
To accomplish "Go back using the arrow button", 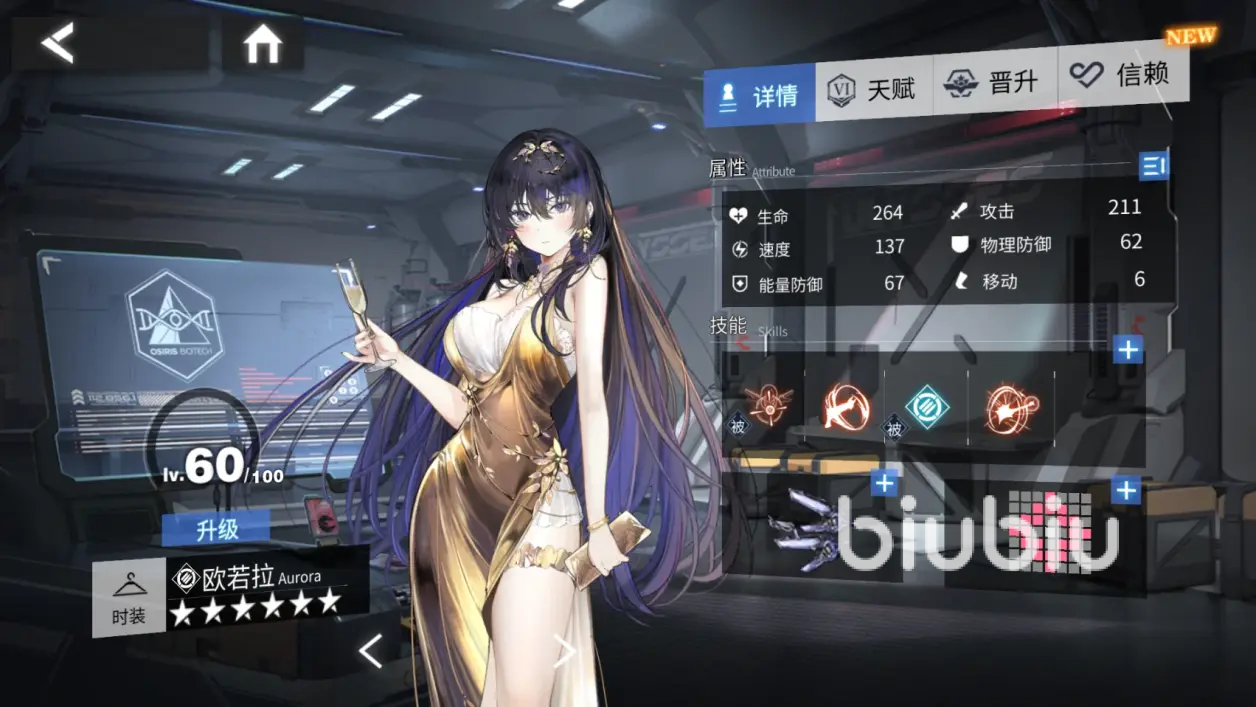I will [x=58, y=43].
